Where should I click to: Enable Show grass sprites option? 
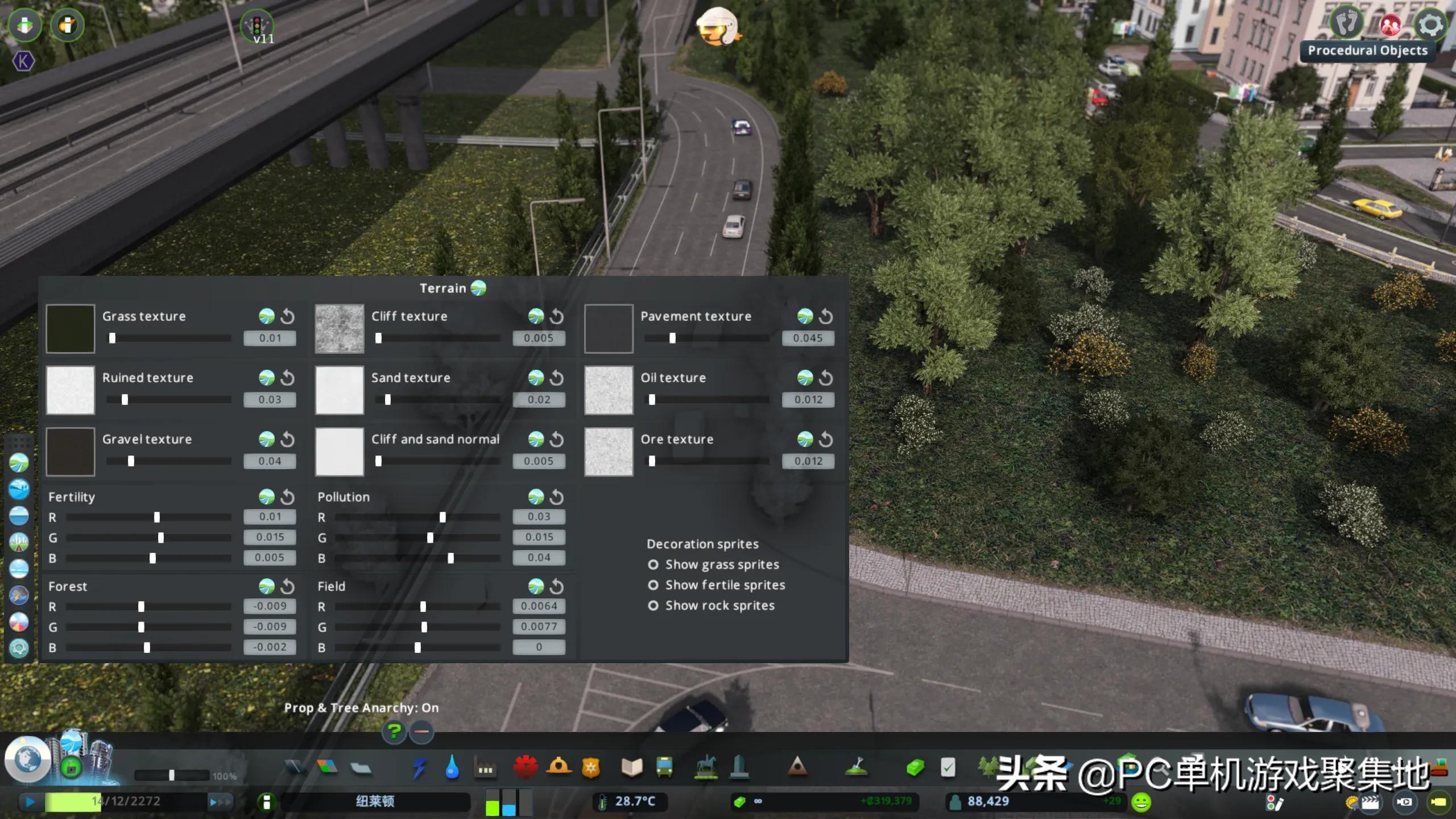[x=653, y=565]
